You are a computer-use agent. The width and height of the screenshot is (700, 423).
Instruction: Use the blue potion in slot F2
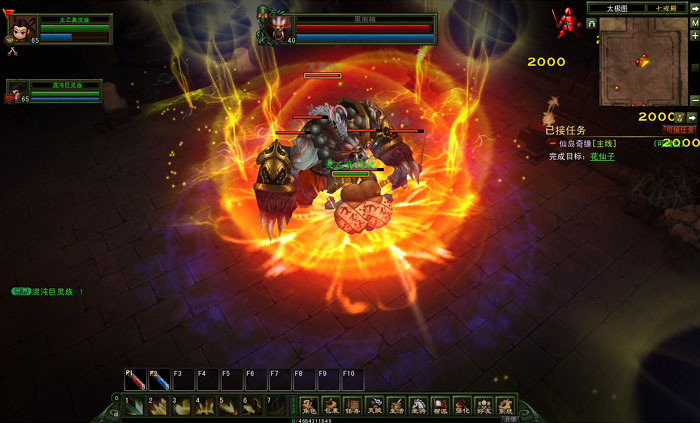160,381
